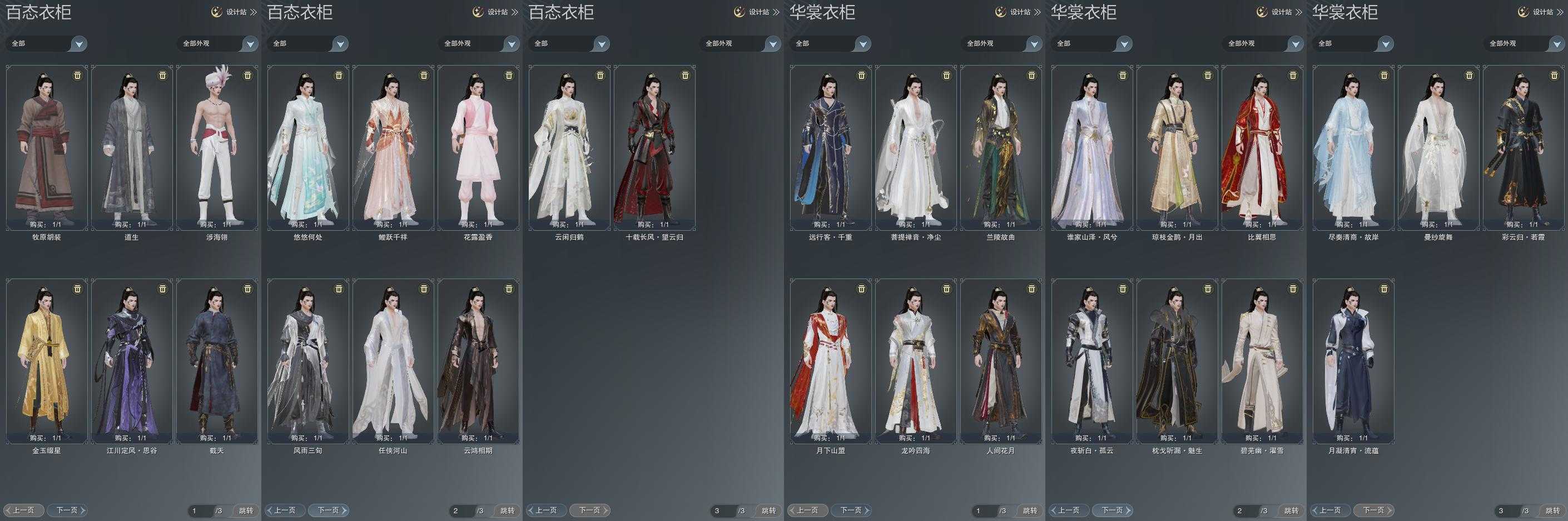The height and width of the screenshot is (521, 1568).
Task: Pick the 云闲归鹤 white outfit
Action: (569, 147)
